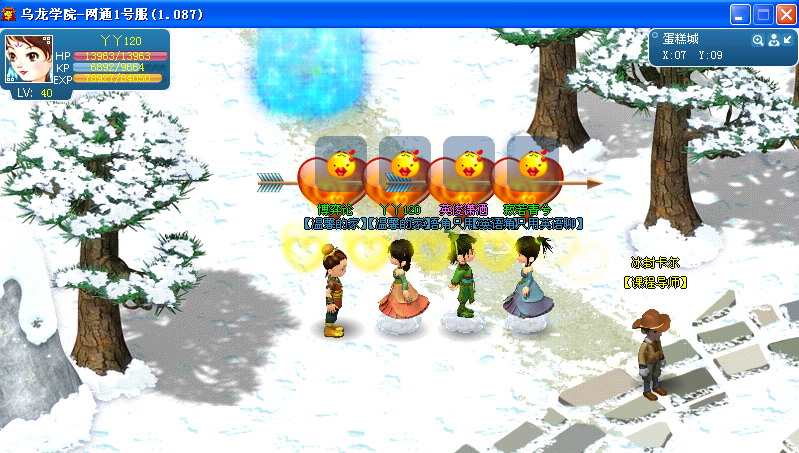Viewport: 799px width, 453px height.
Task: Click the magnifier zoom icon in the map panel
Action: (x=758, y=41)
